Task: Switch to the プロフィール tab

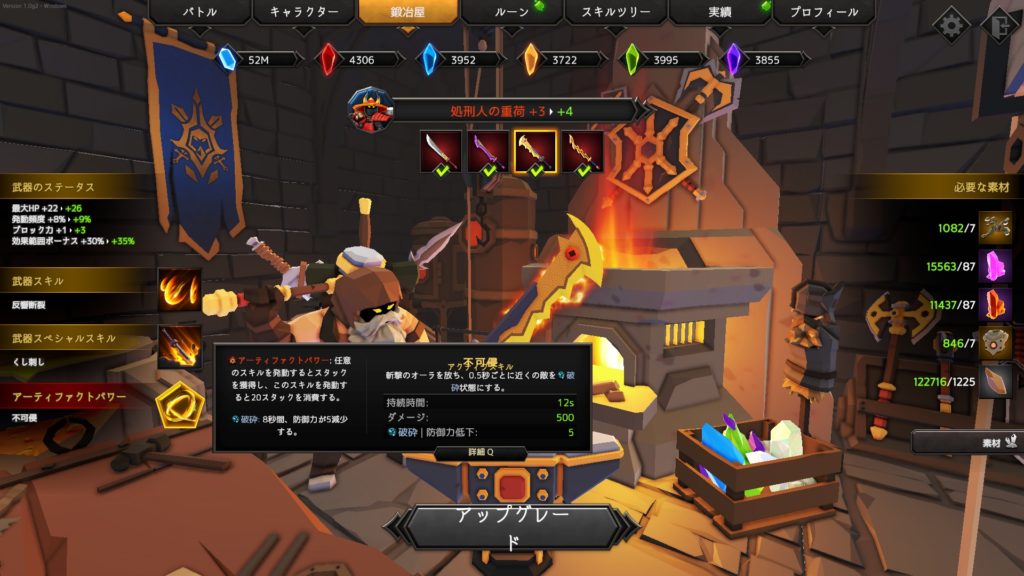Action: tap(823, 13)
